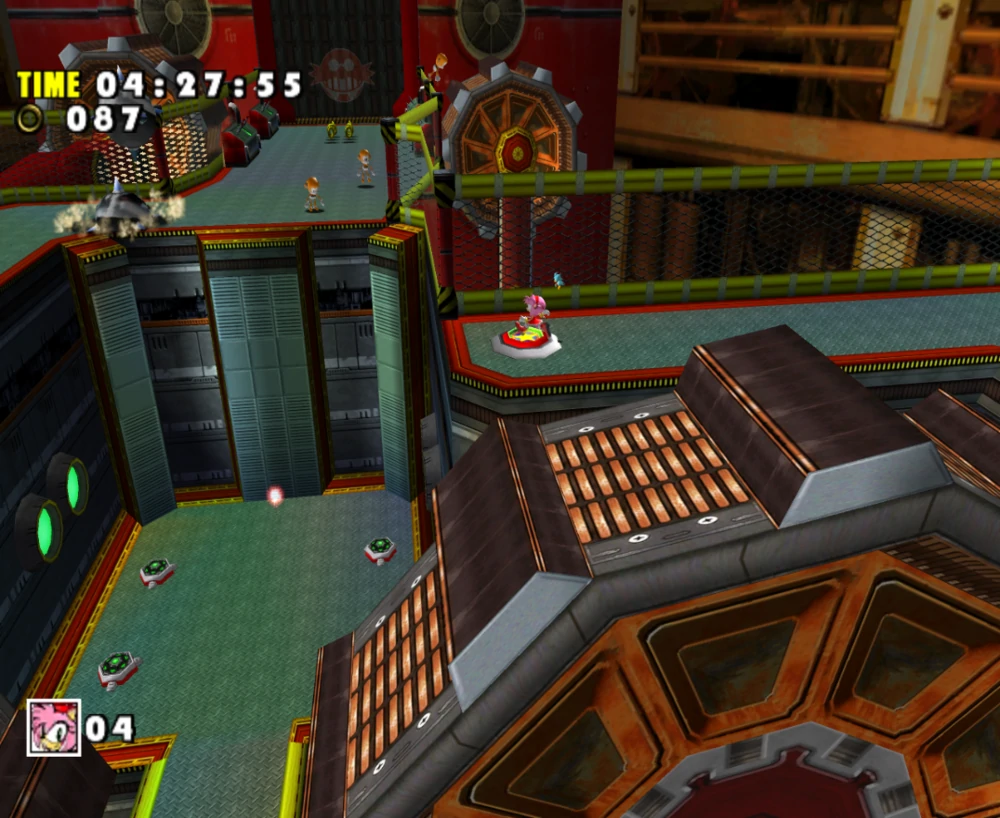This screenshot has height=818, width=1000.
Task: Click Amy's portrait lives icon
Action: tap(54, 726)
